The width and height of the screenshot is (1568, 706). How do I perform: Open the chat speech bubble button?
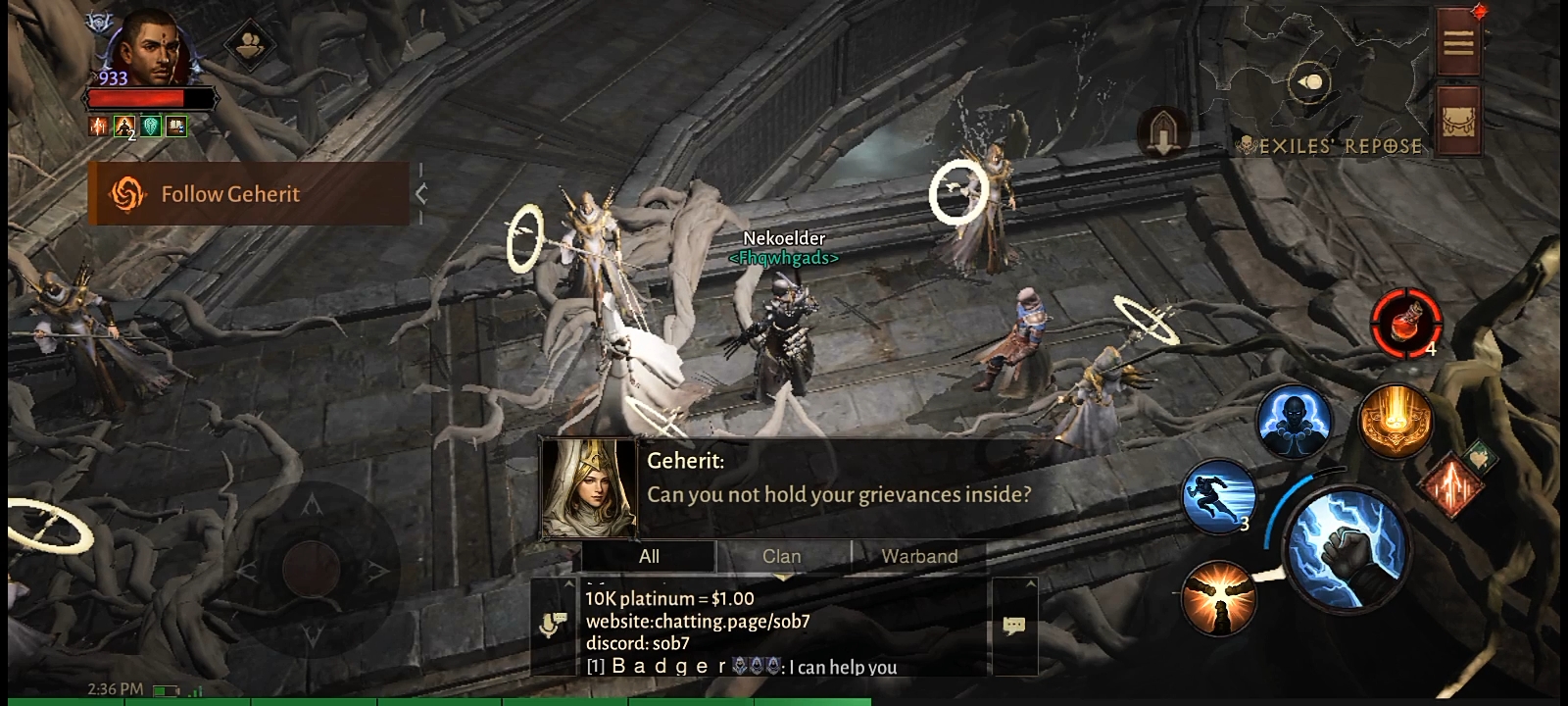click(1014, 626)
